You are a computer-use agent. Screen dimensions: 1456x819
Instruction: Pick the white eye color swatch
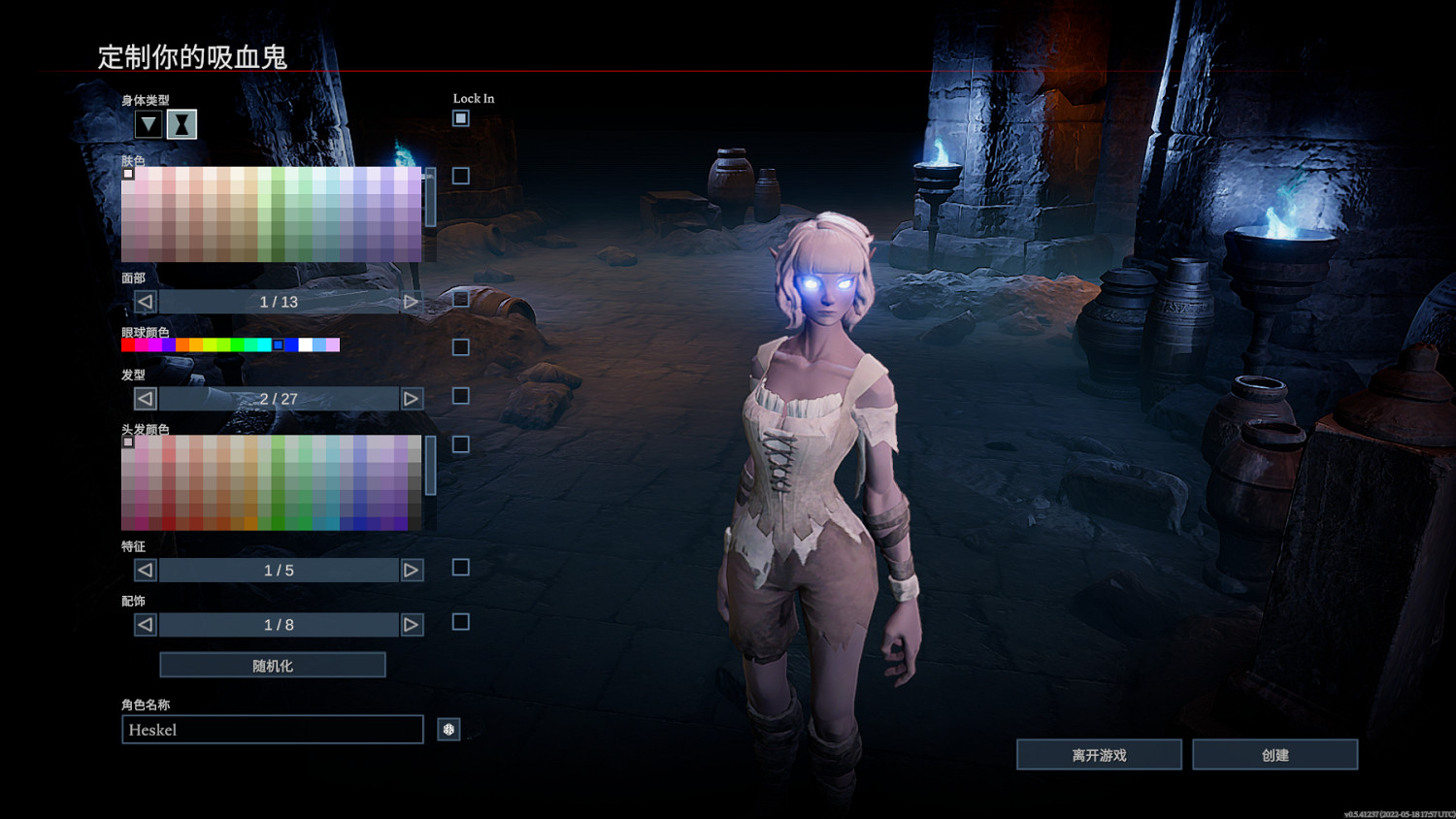tap(305, 344)
